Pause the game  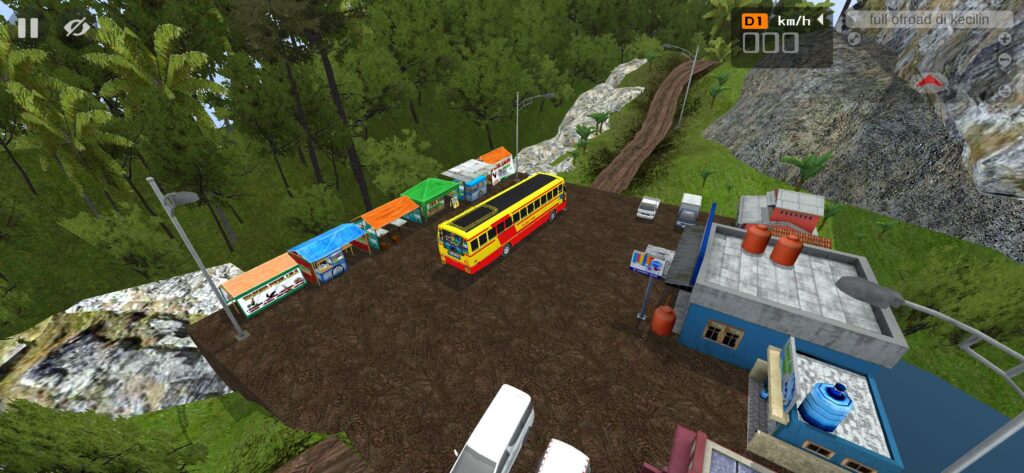pos(27,28)
